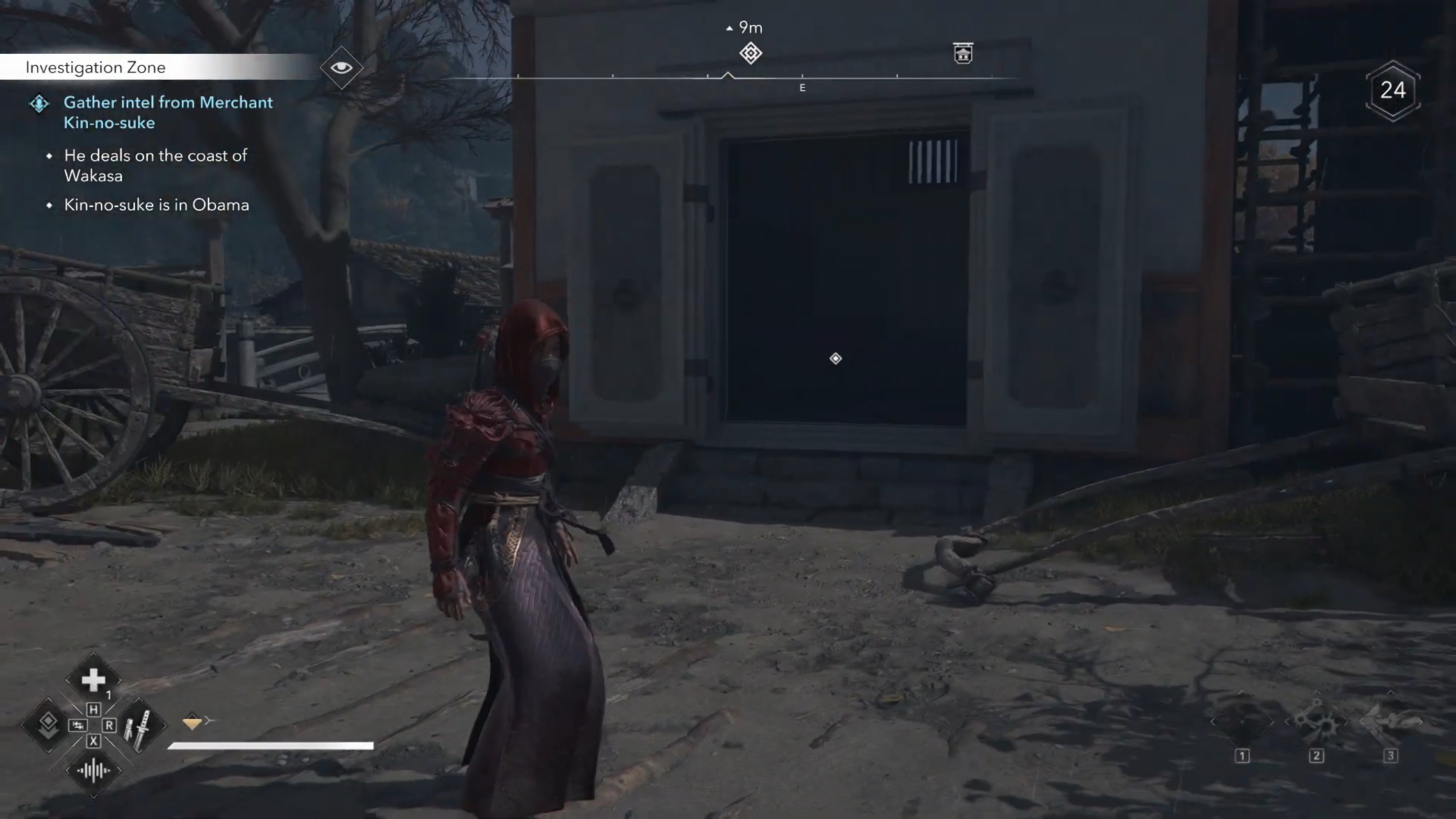
Task: Click the right chevron beside slot 1
Action: coord(1272,722)
